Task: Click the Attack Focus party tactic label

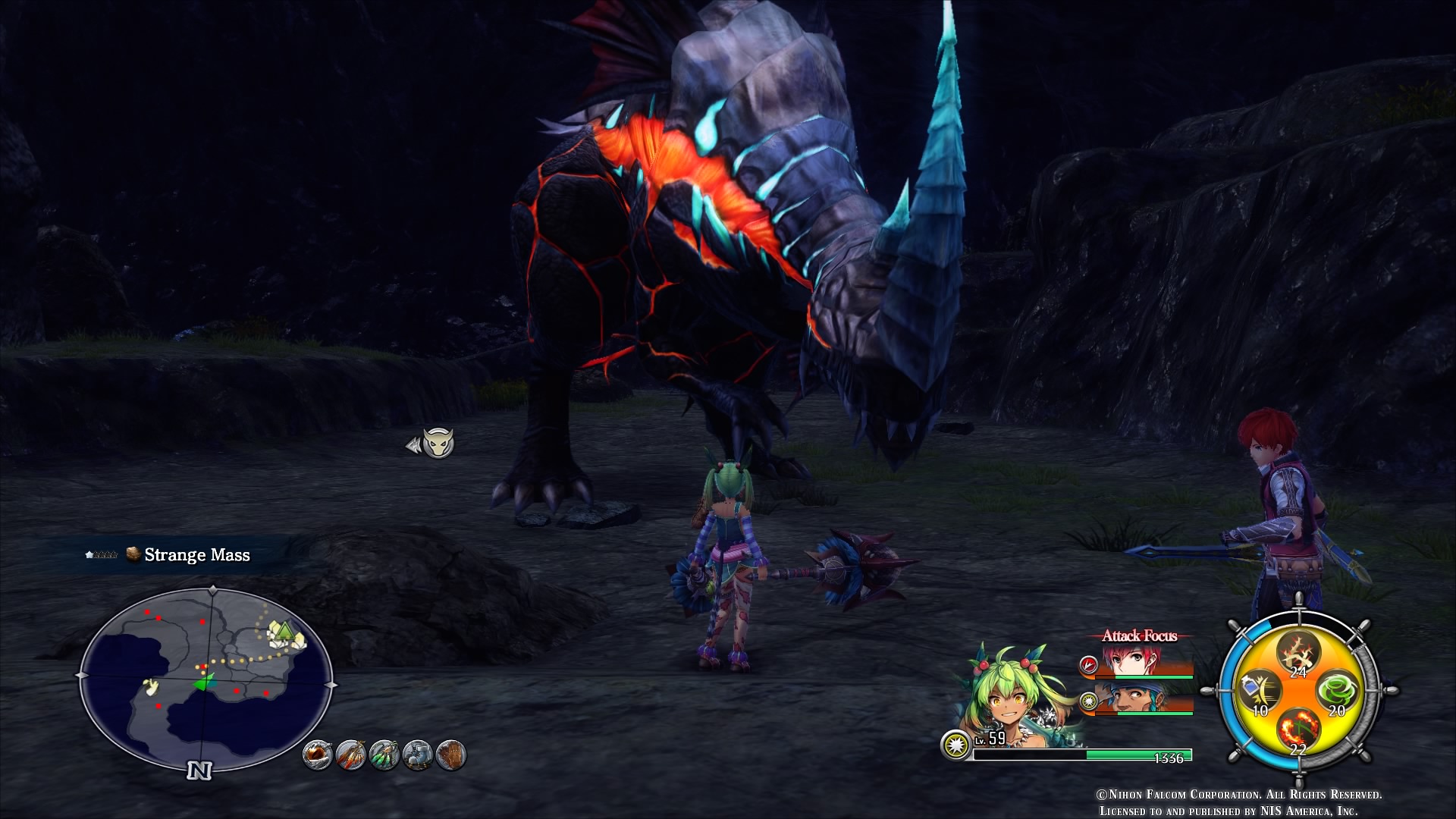Action: pos(1139,636)
